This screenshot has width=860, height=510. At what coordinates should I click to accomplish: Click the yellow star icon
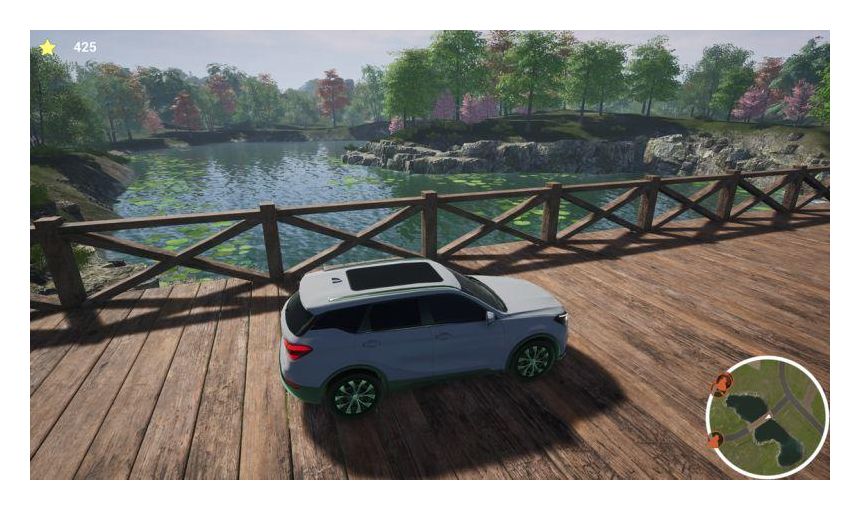pyautogui.click(x=47, y=47)
